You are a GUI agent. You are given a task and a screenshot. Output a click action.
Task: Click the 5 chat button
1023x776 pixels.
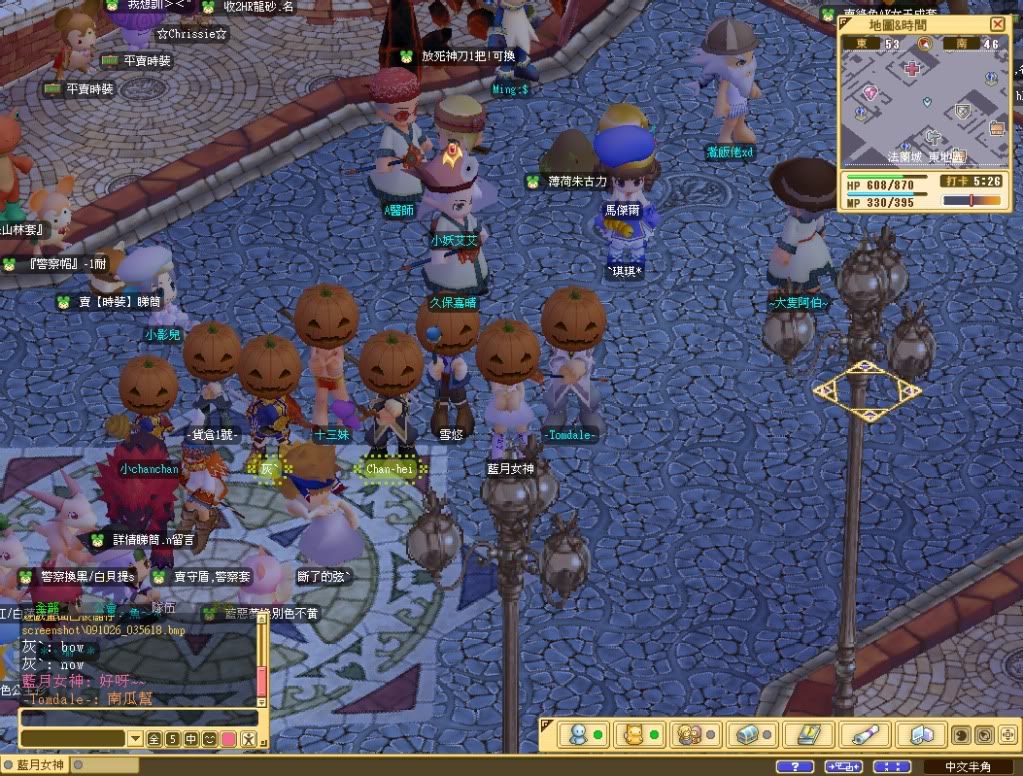(x=172, y=739)
